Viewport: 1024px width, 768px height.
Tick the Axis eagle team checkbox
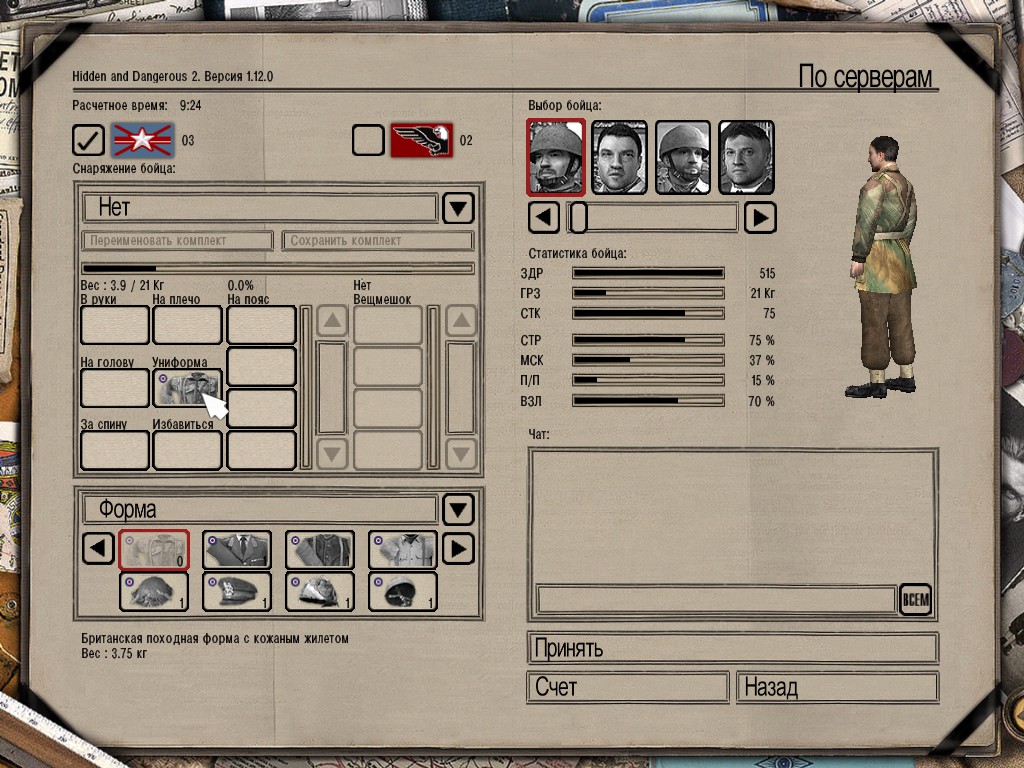368,141
